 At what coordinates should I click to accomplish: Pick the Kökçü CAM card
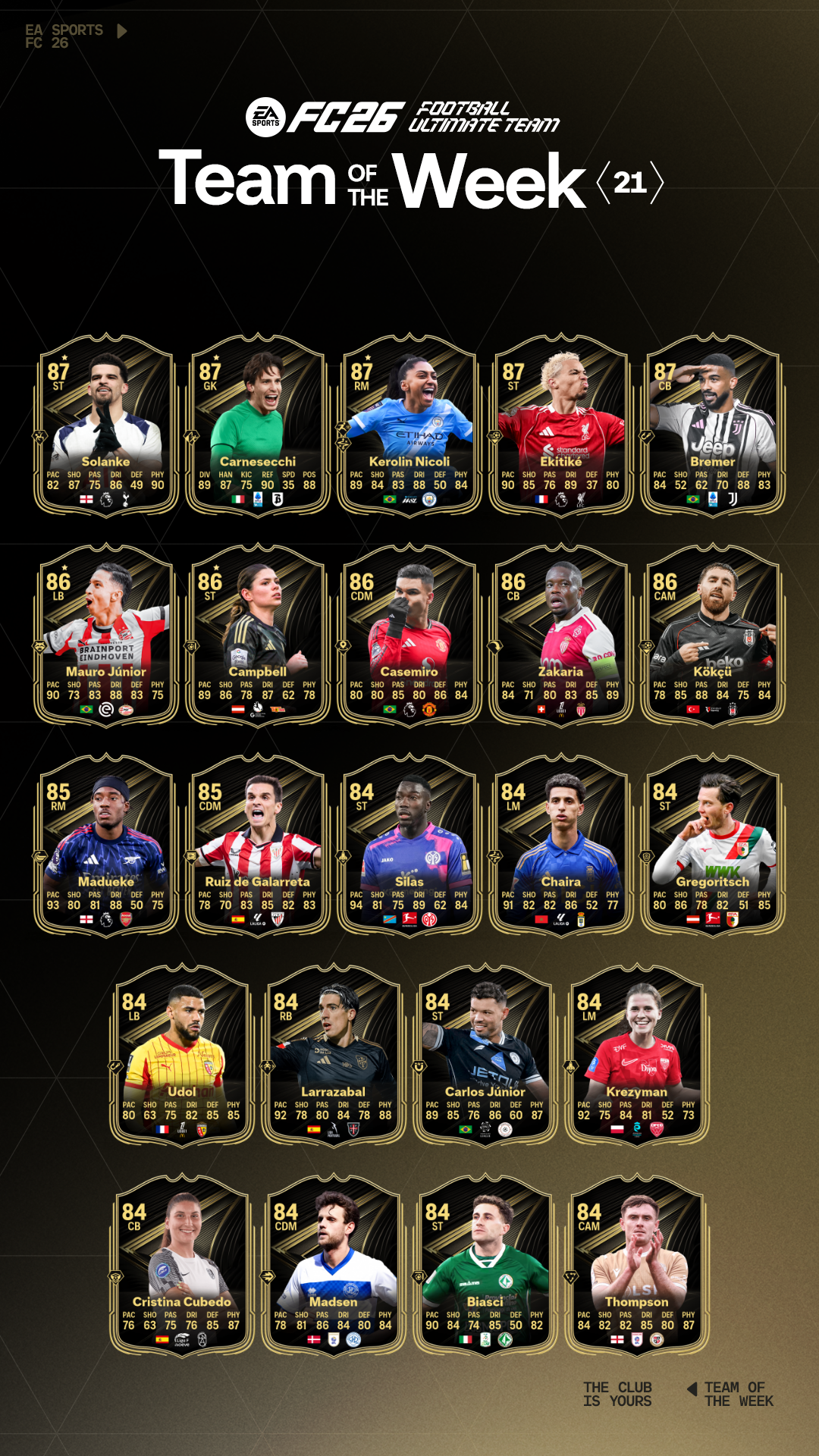713,635
